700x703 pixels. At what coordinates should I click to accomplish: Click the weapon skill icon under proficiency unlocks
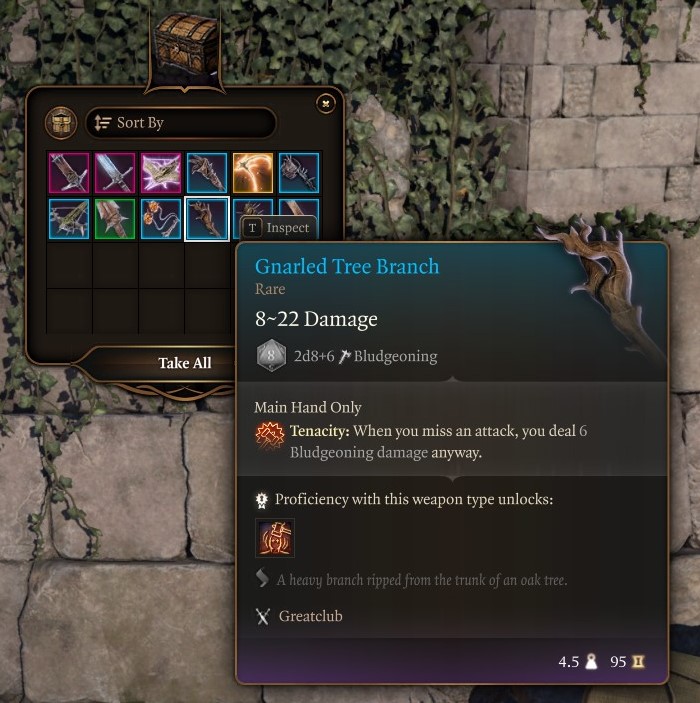275,539
